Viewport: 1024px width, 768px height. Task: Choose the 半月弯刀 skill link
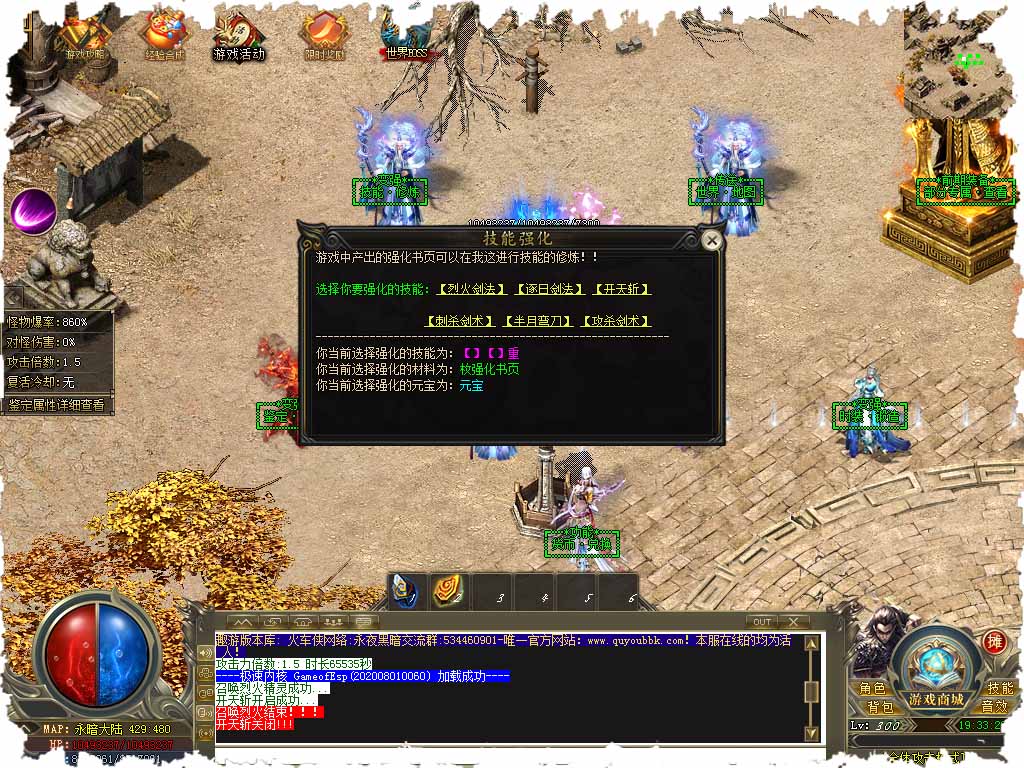click(x=538, y=321)
